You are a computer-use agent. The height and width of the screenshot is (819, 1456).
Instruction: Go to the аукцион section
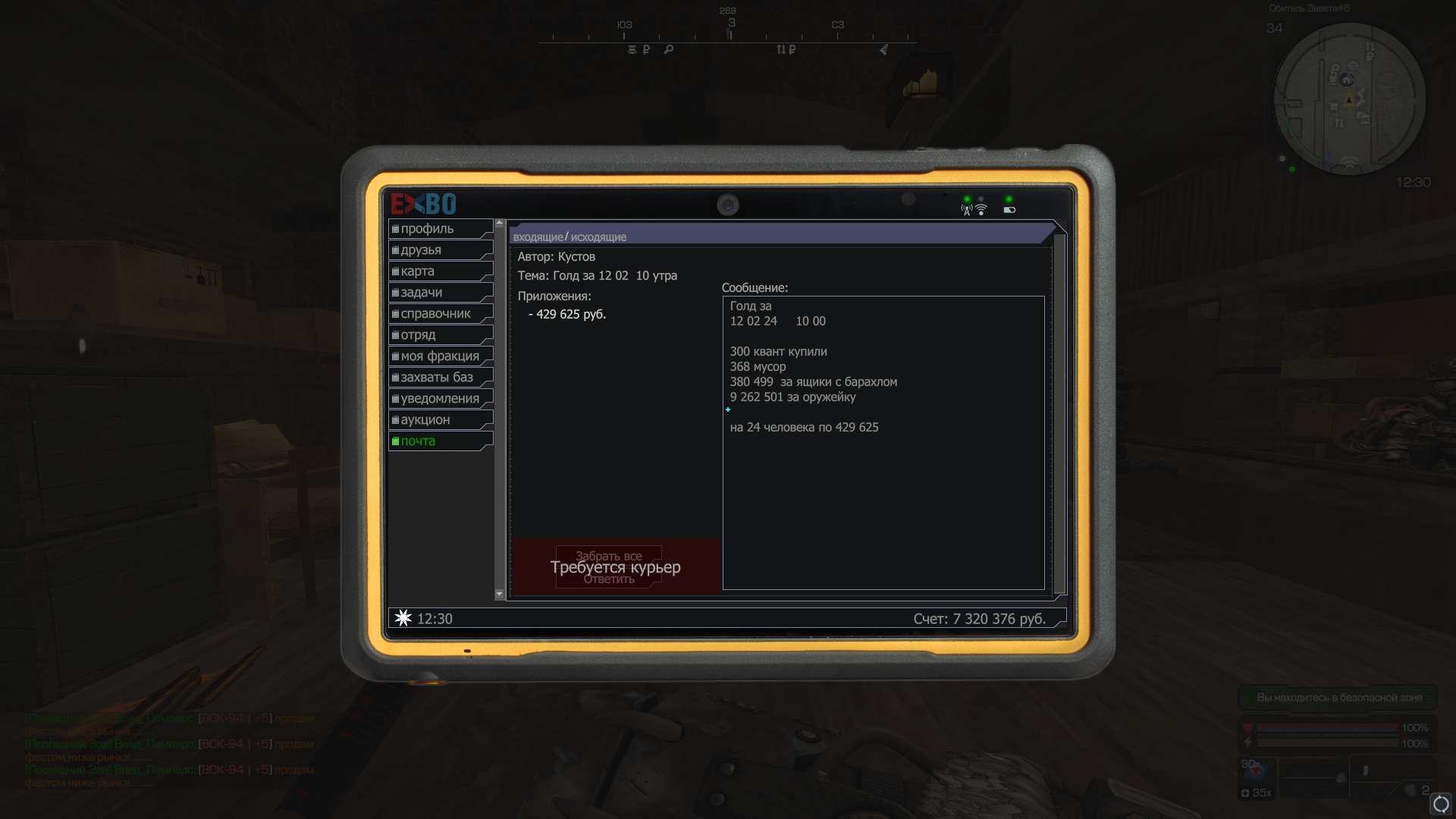pyautogui.click(x=440, y=420)
